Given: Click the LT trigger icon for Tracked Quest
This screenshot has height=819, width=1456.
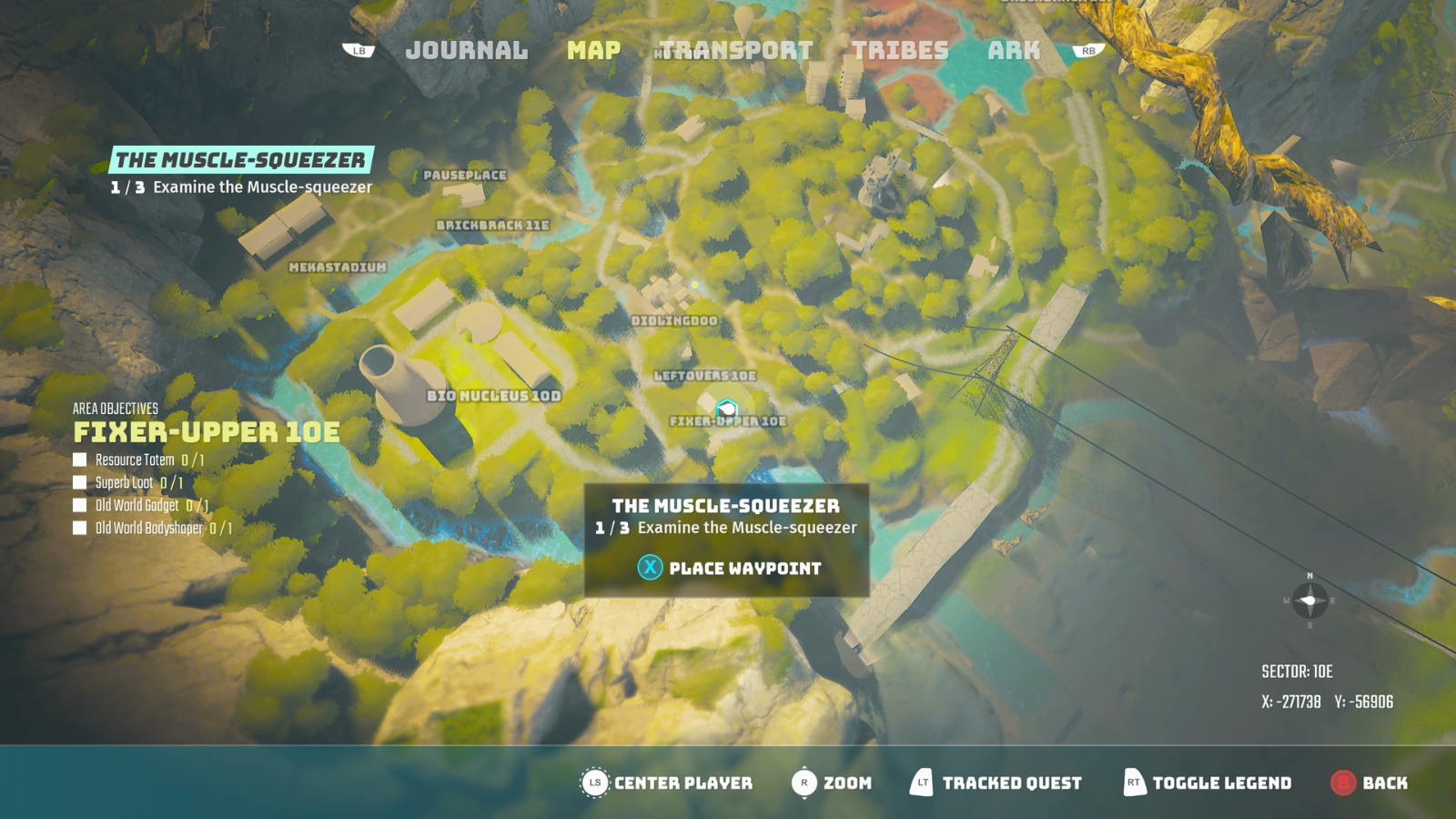Looking at the screenshot, I should (920, 782).
